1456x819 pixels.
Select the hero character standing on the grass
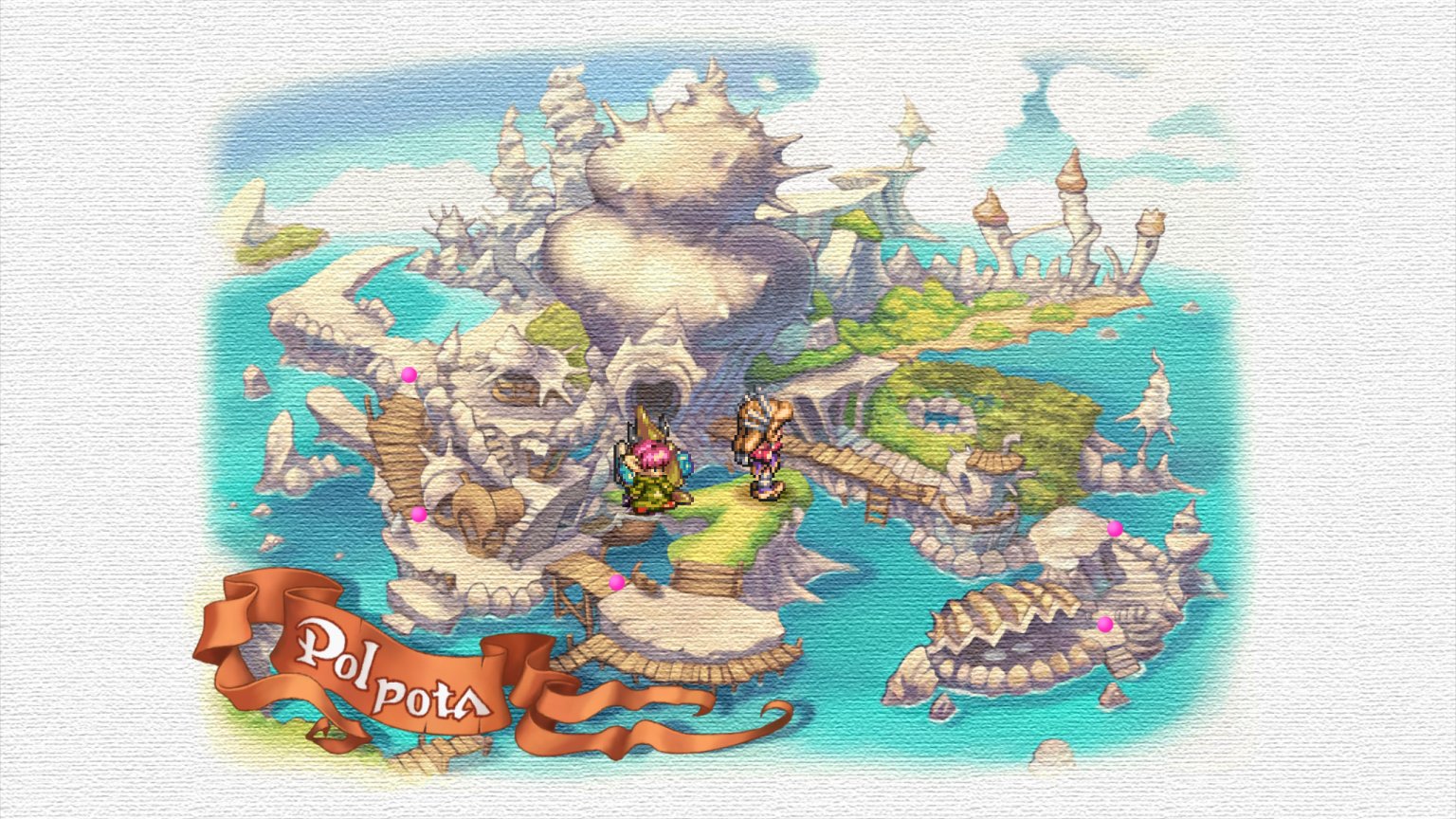[x=763, y=453]
